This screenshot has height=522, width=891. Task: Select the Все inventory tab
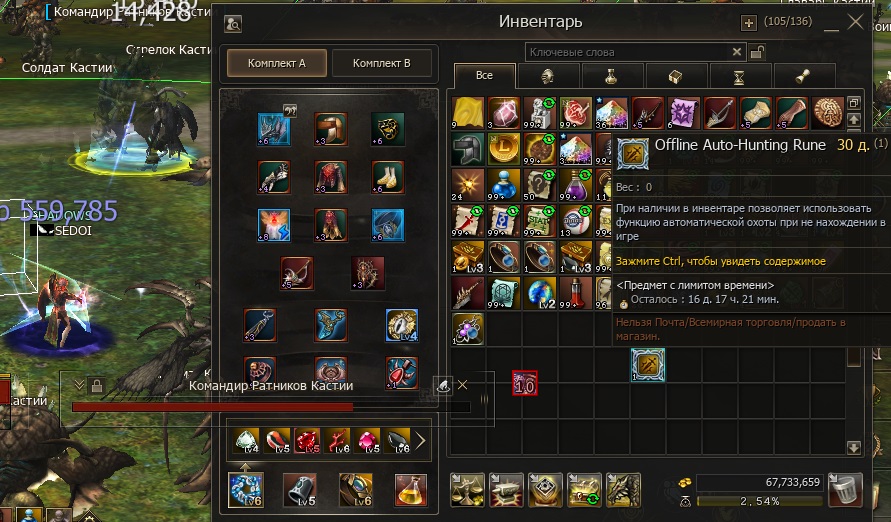pos(485,76)
